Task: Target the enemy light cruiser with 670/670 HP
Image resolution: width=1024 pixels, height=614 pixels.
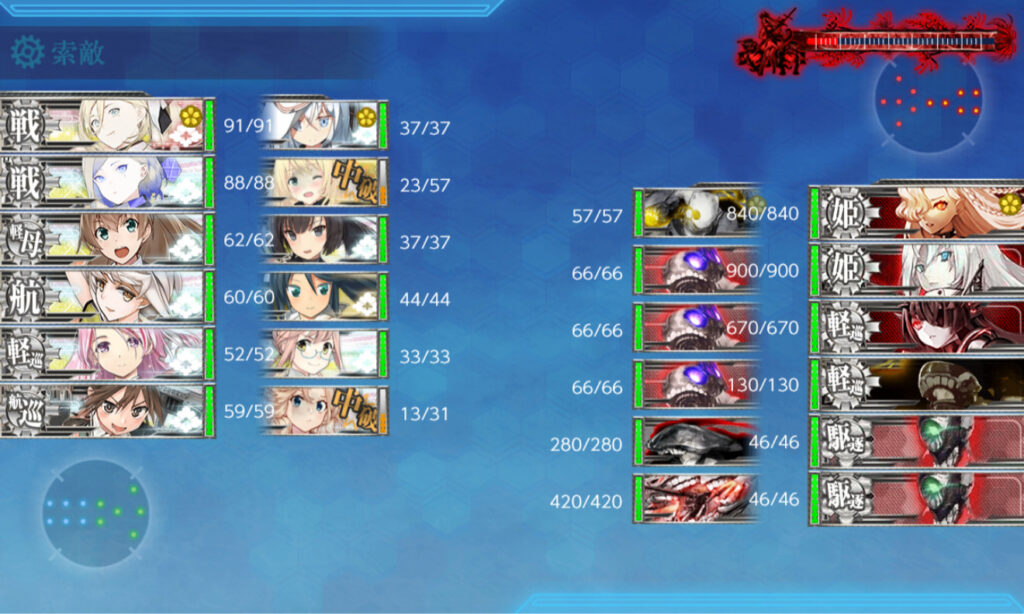Action: (x=915, y=327)
